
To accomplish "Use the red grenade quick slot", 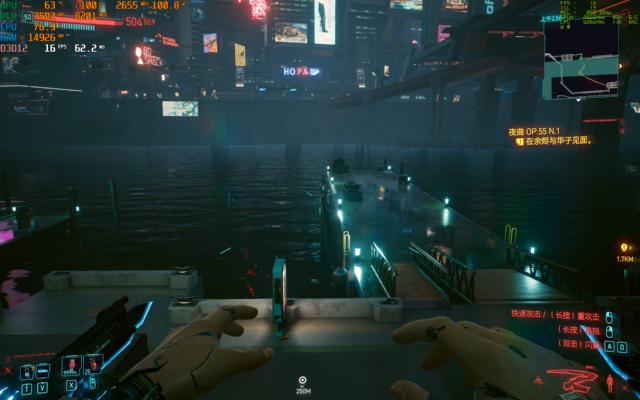I will [x=72, y=365].
